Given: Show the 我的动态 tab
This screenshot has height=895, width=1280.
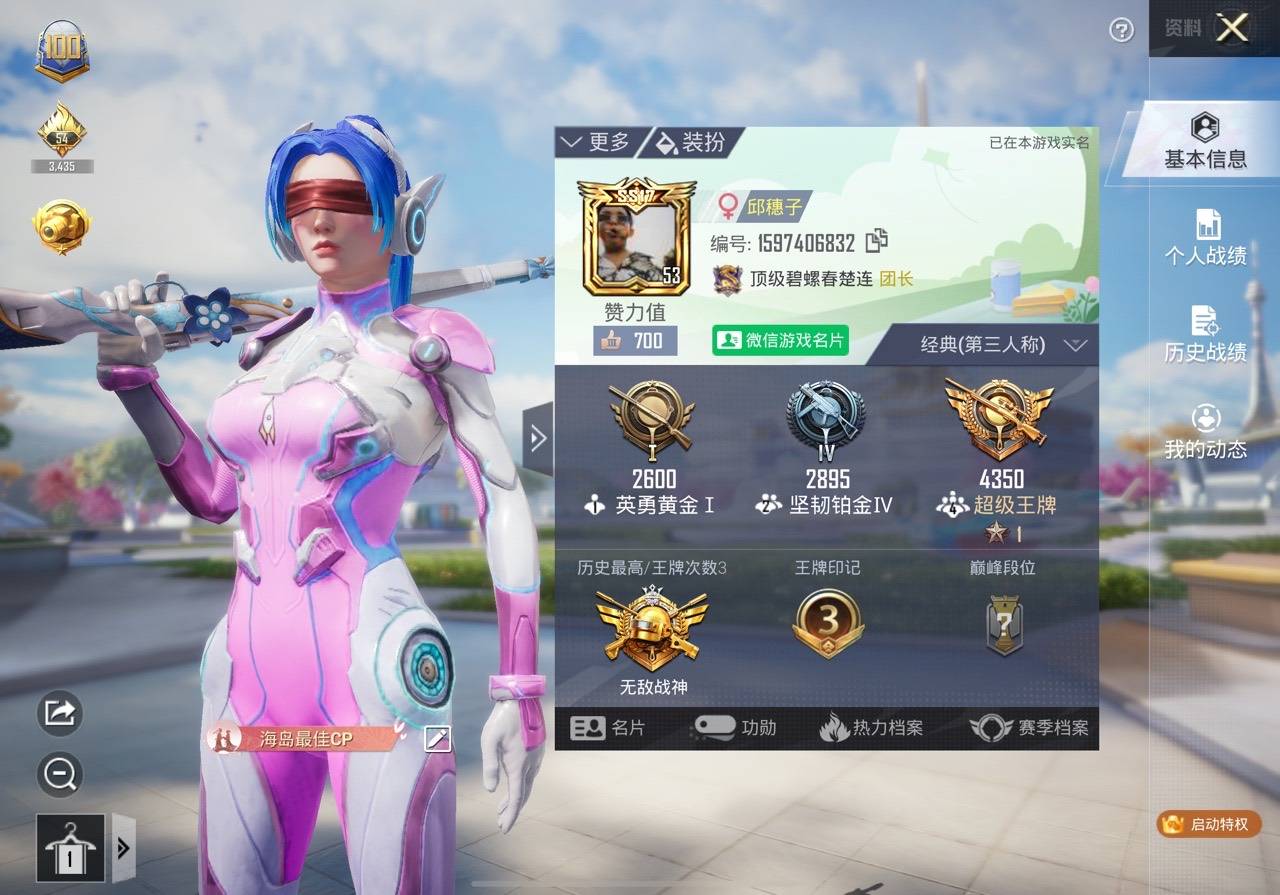Looking at the screenshot, I should click(1205, 432).
